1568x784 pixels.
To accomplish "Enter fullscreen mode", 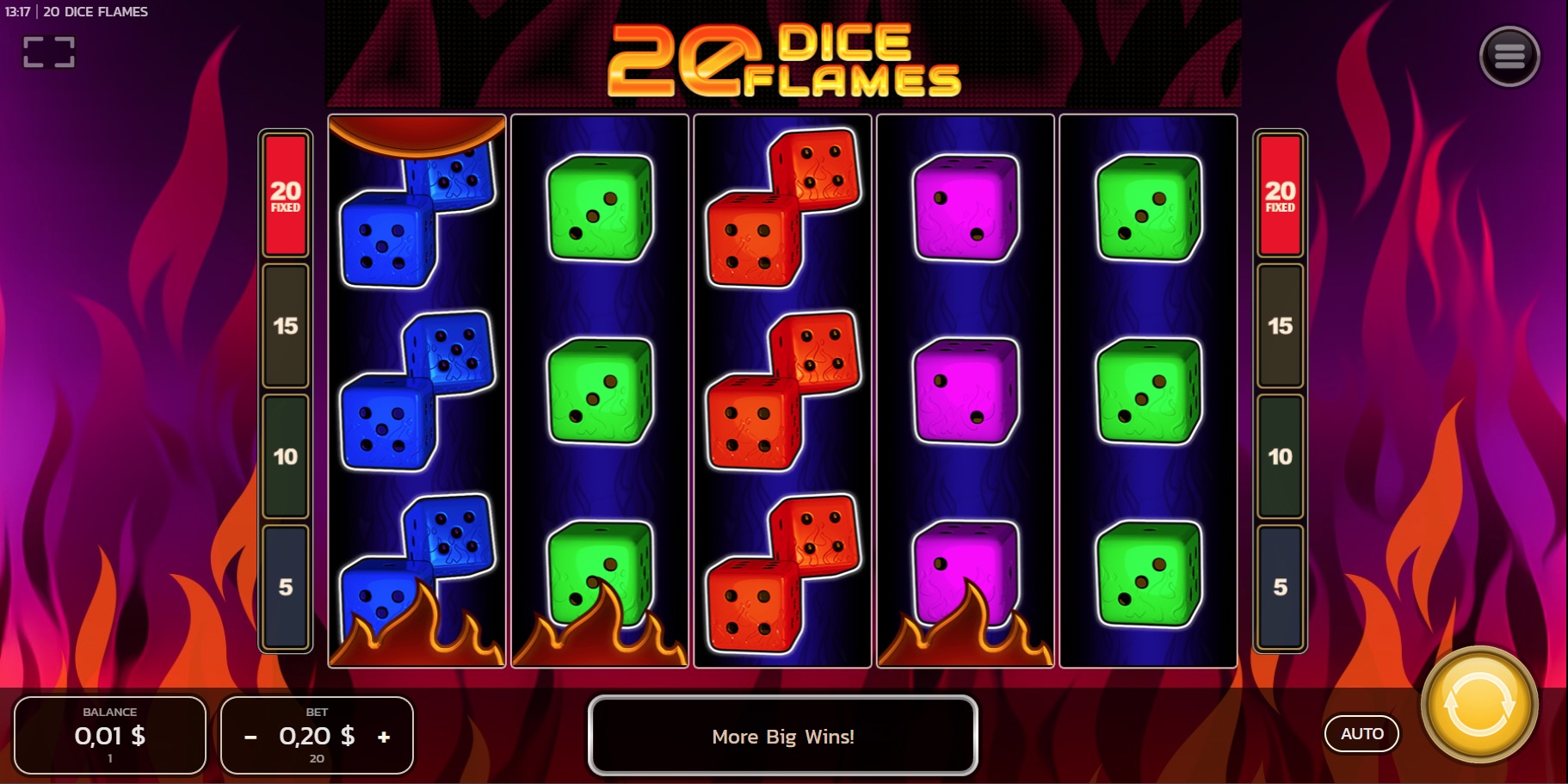I will click(49, 52).
